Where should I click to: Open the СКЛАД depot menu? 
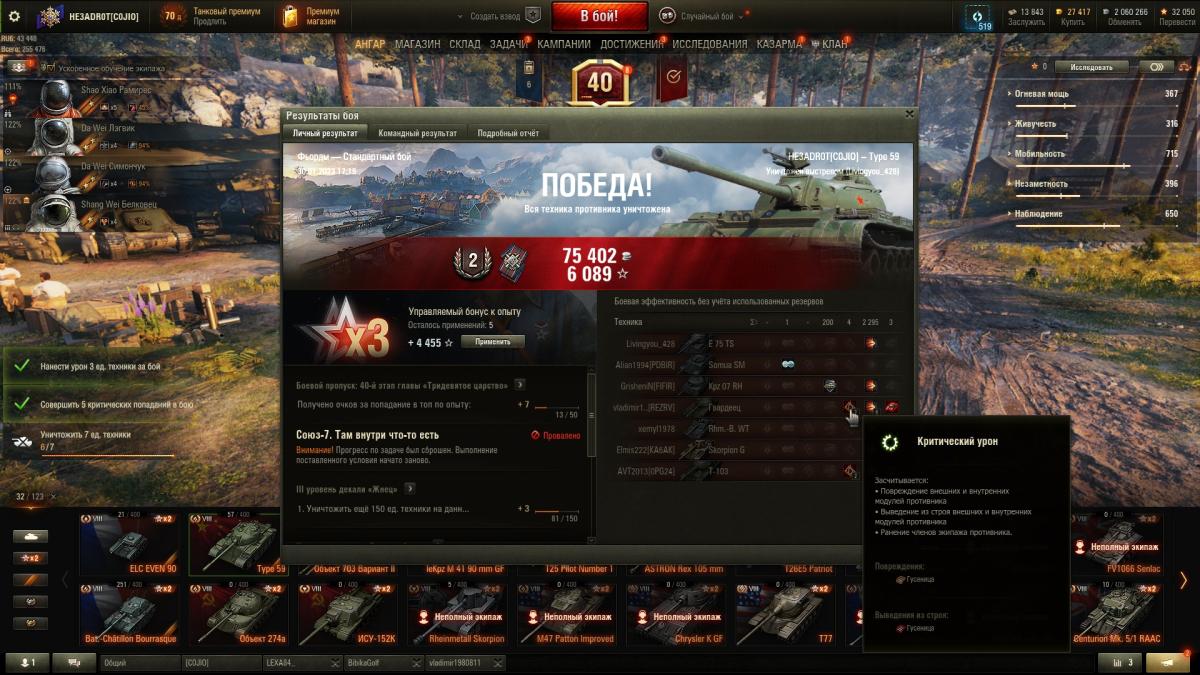[x=464, y=44]
